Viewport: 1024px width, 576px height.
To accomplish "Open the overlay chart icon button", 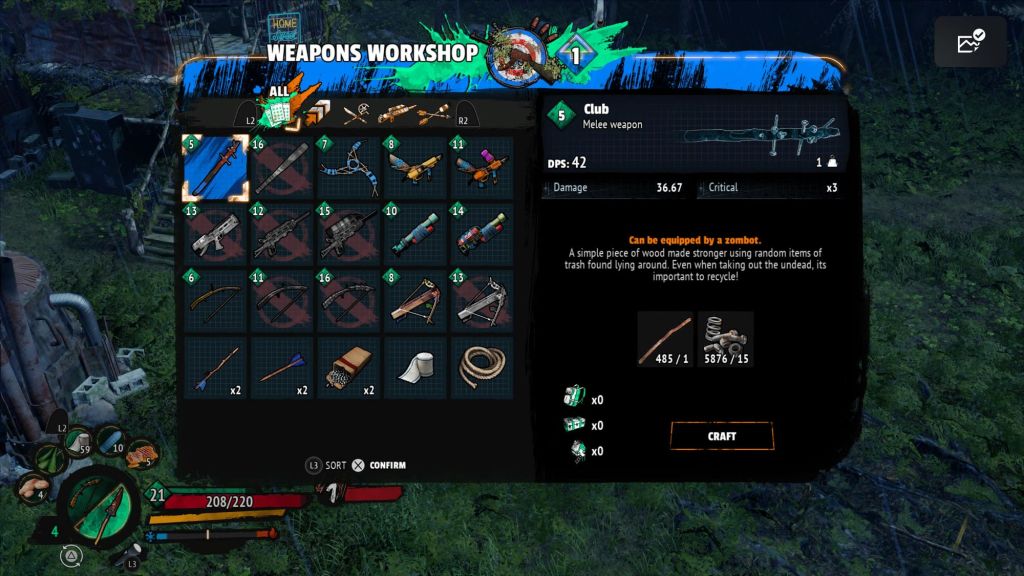I will click(970, 42).
